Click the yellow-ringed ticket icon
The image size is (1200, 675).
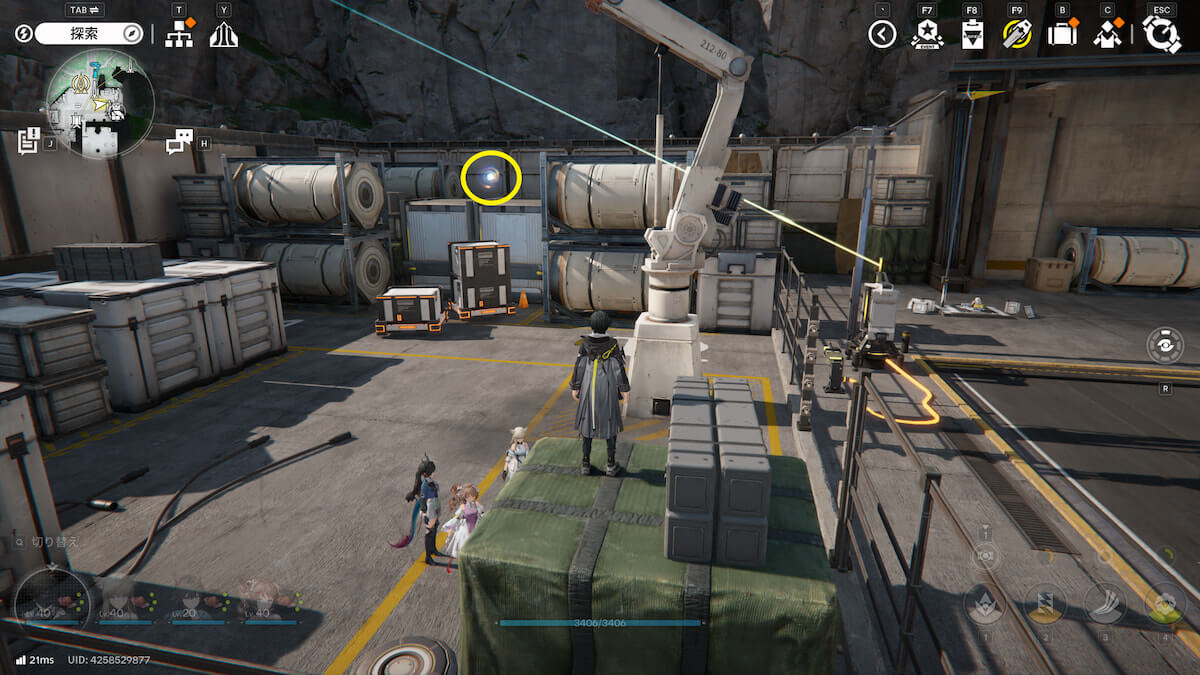click(x=1017, y=35)
